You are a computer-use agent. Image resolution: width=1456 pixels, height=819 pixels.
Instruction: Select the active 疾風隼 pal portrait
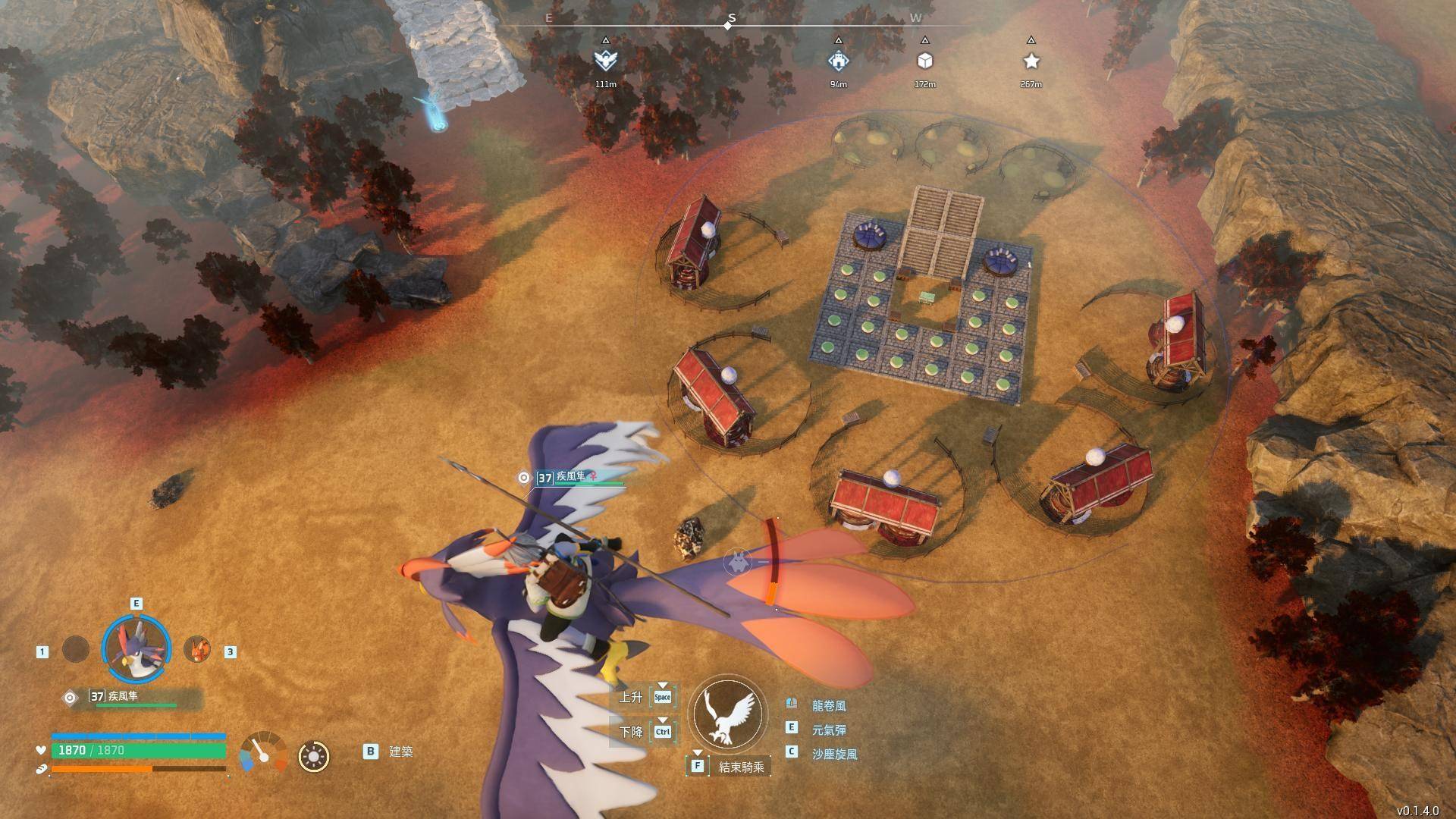pos(136,648)
